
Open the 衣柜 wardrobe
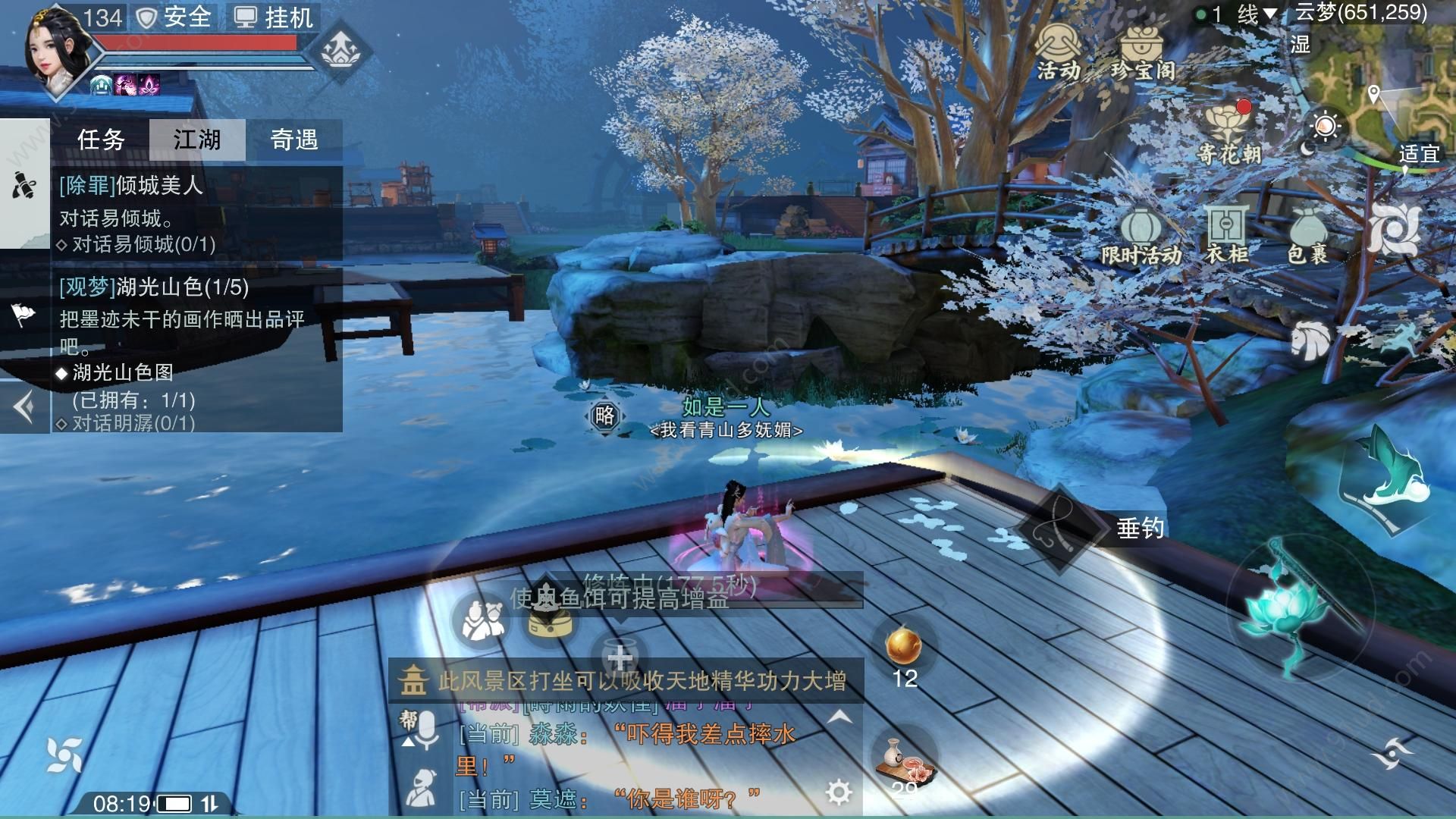(x=1226, y=235)
